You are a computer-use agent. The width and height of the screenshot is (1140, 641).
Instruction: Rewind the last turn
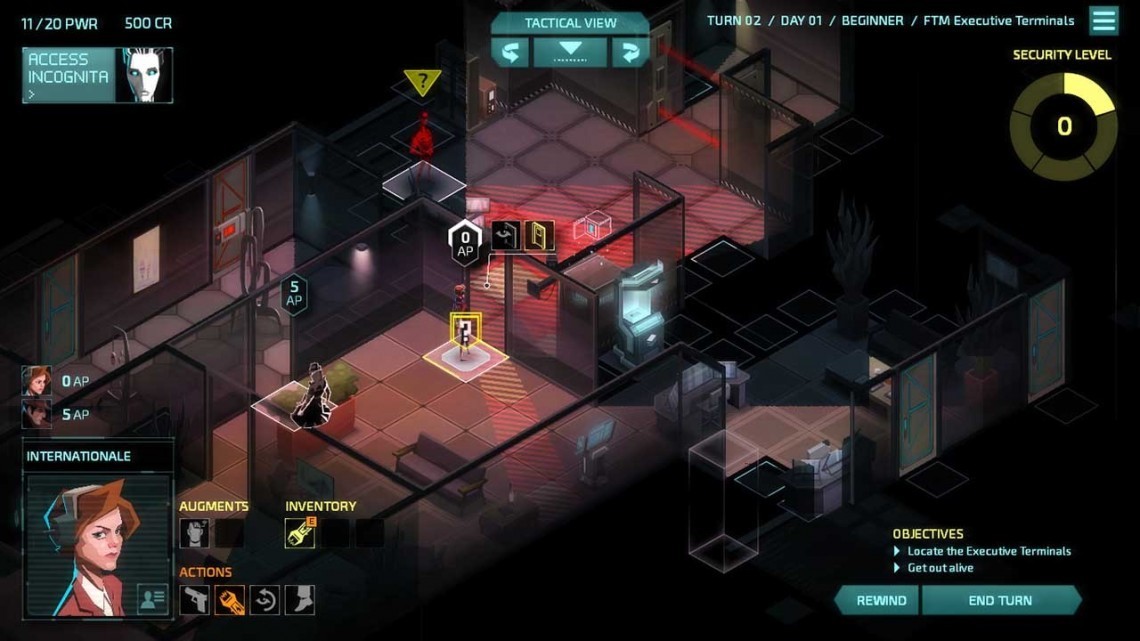(881, 600)
